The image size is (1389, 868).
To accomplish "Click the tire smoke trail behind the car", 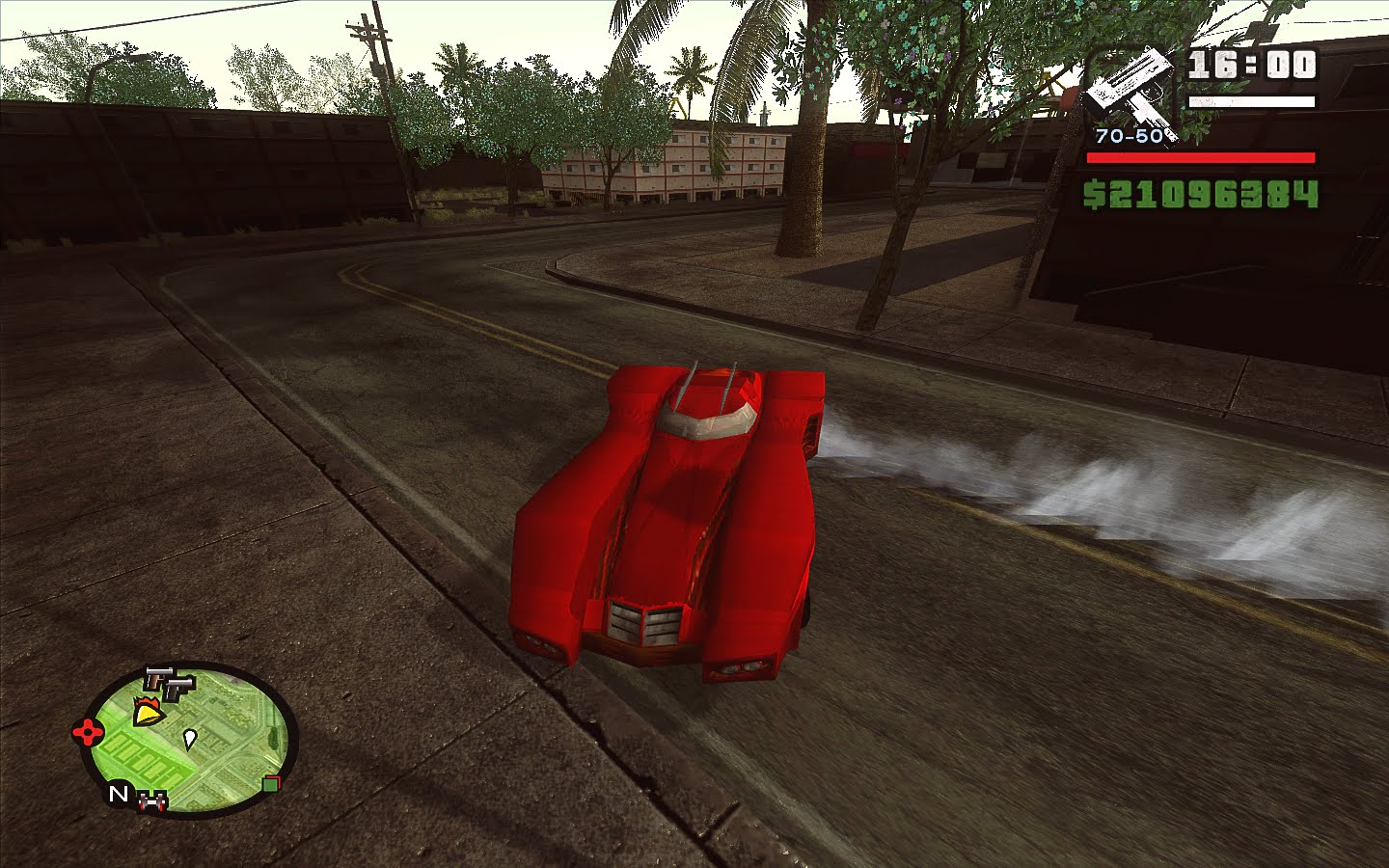I will click(x=1013, y=482).
